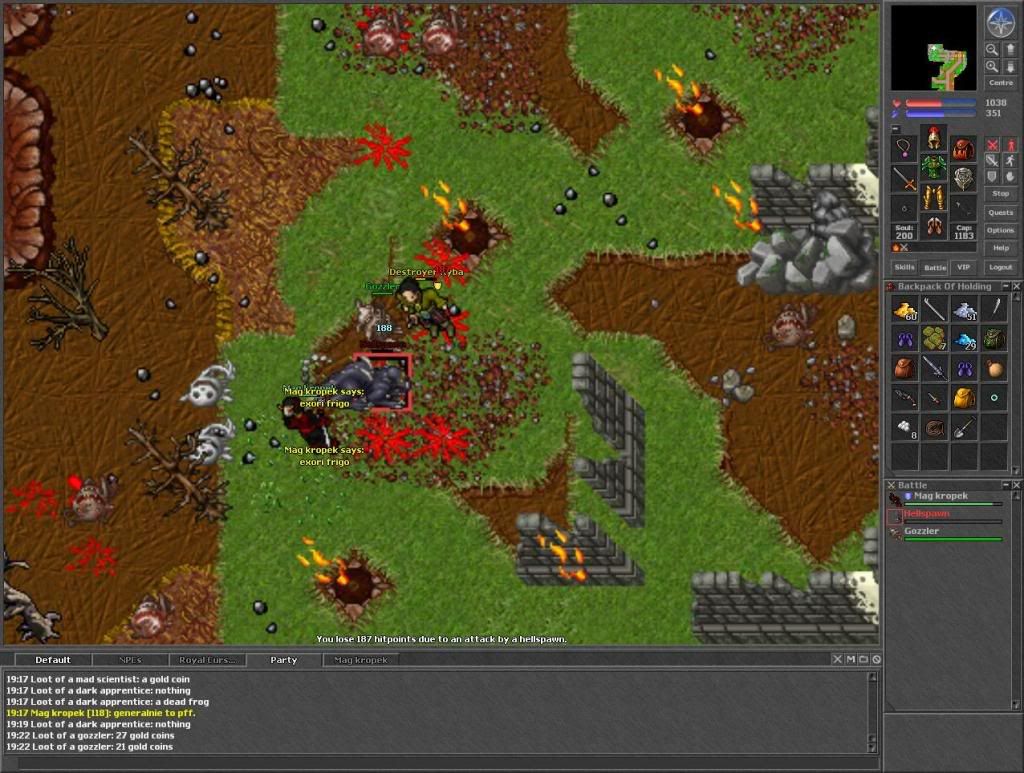The height and width of the screenshot is (773, 1024).
Task: Open the Quests log button
Action: pyautogui.click(x=1000, y=212)
